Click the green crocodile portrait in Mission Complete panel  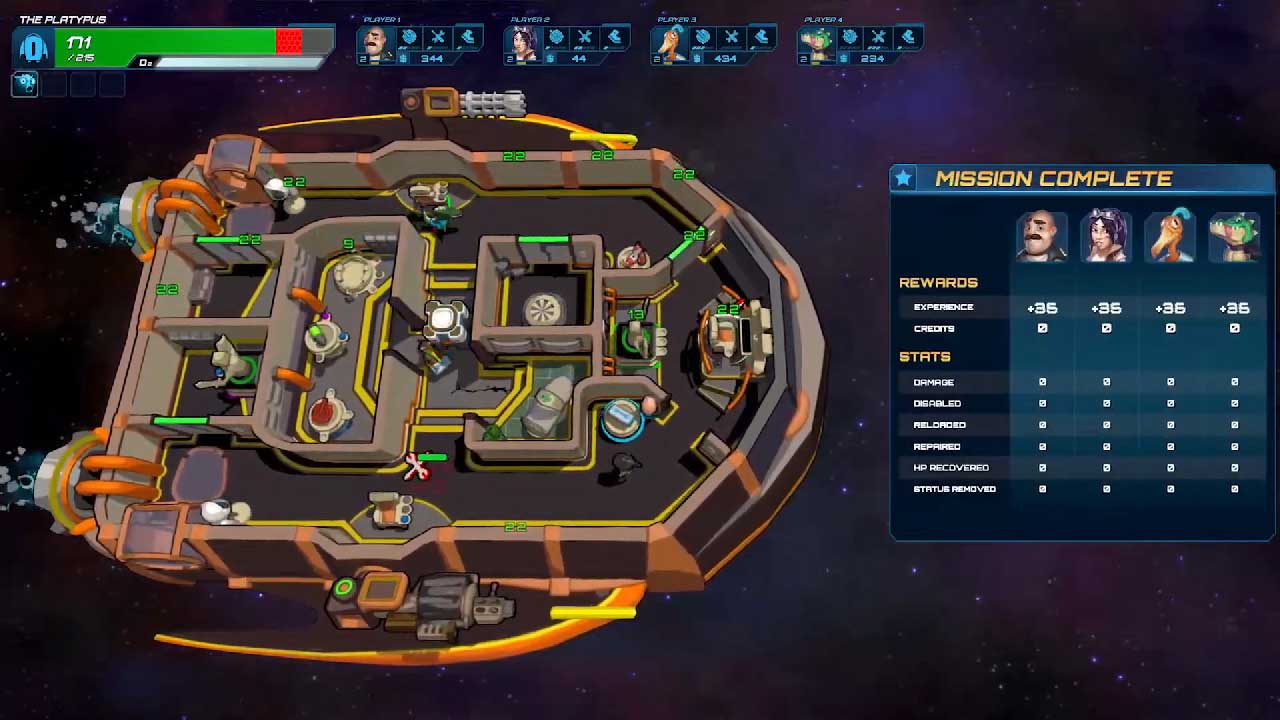[x=1233, y=237]
